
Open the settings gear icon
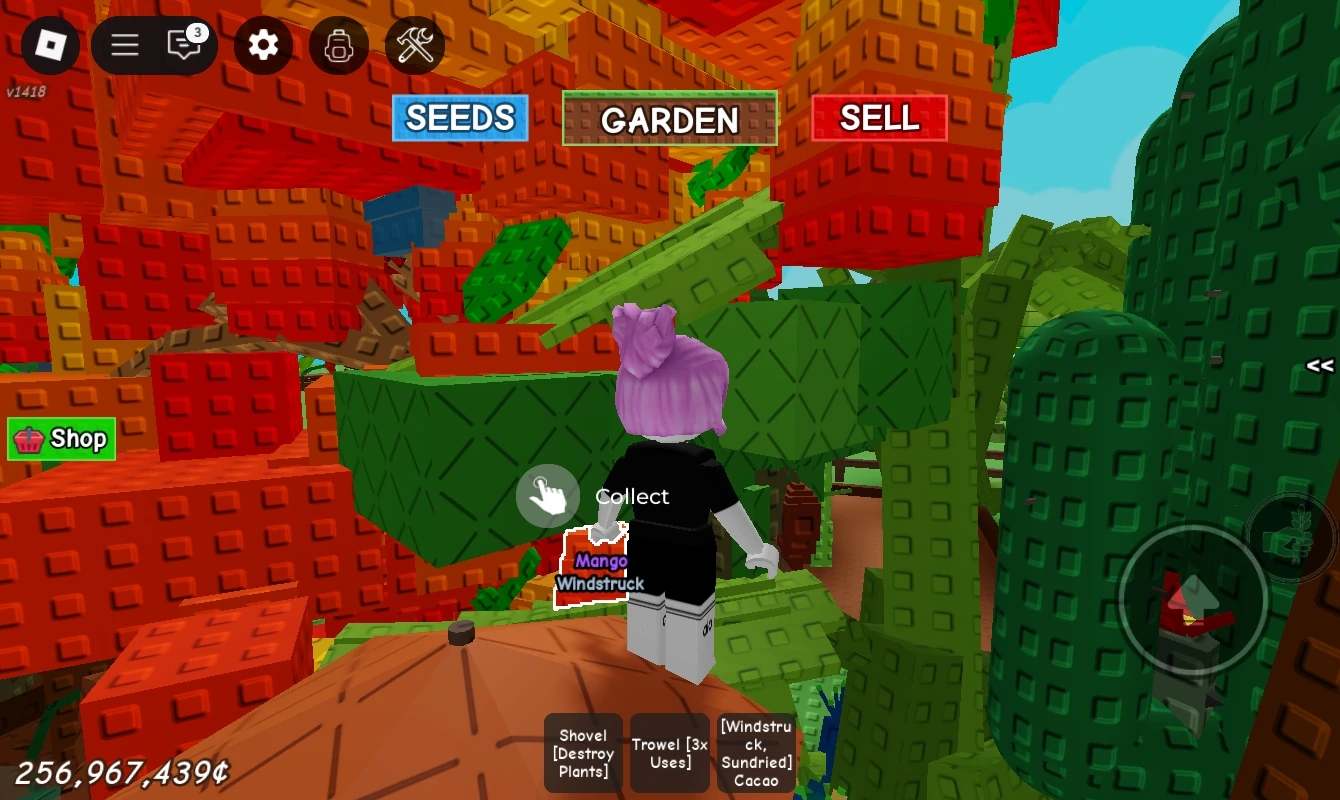pyautogui.click(x=263, y=46)
